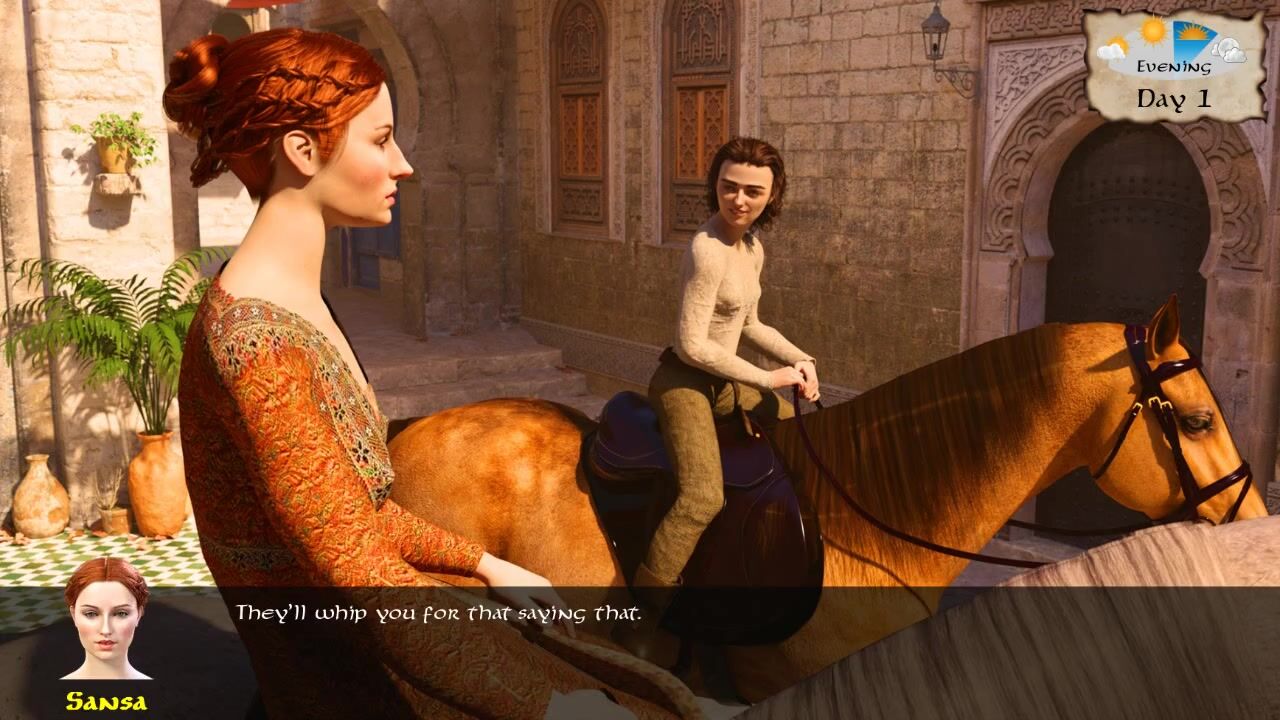Open the Evening Day 1 time panel
This screenshot has height=720, width=1280.
click(1173, 66)
